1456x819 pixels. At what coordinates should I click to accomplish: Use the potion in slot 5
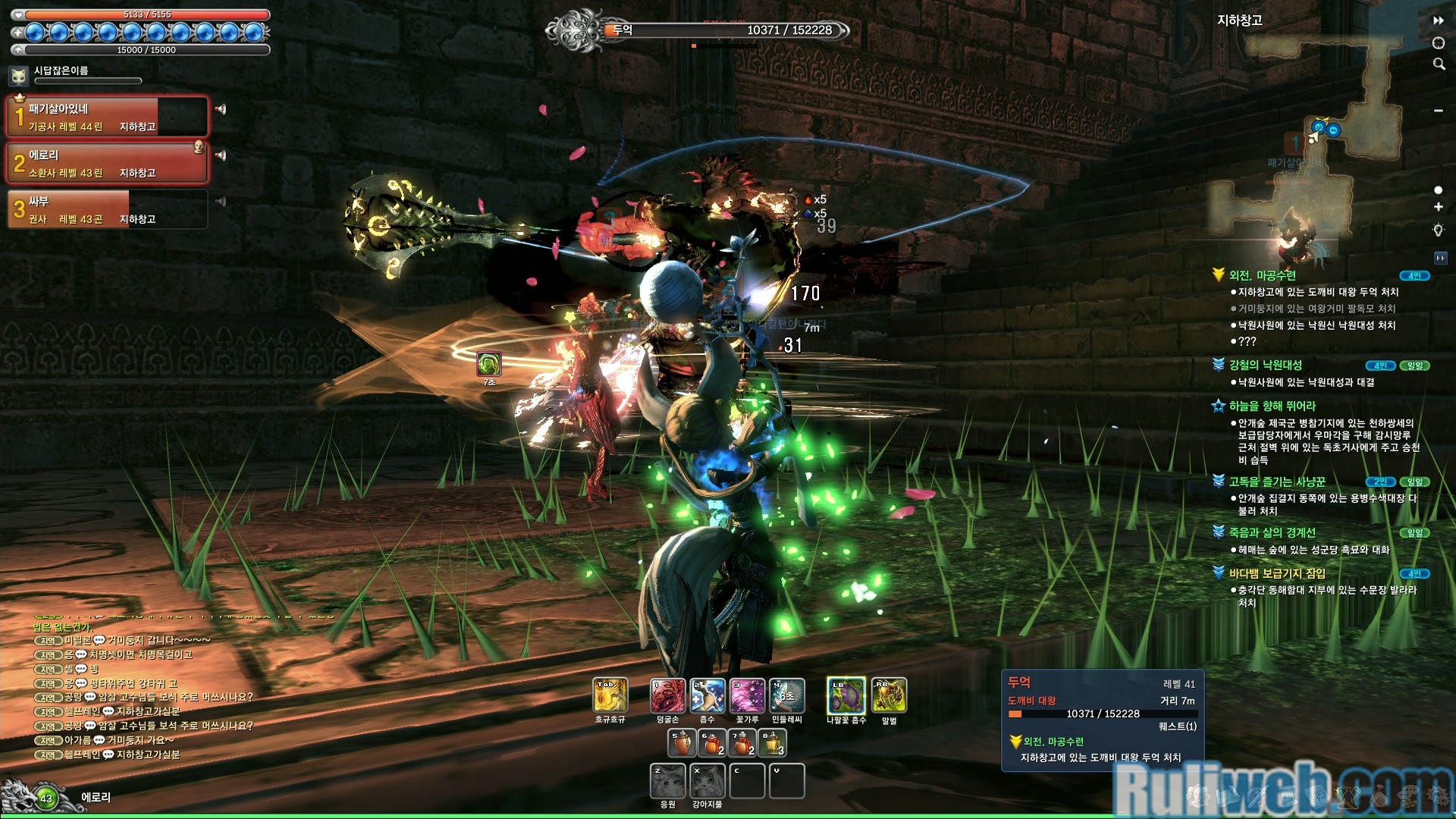click(x=681, y=743)
